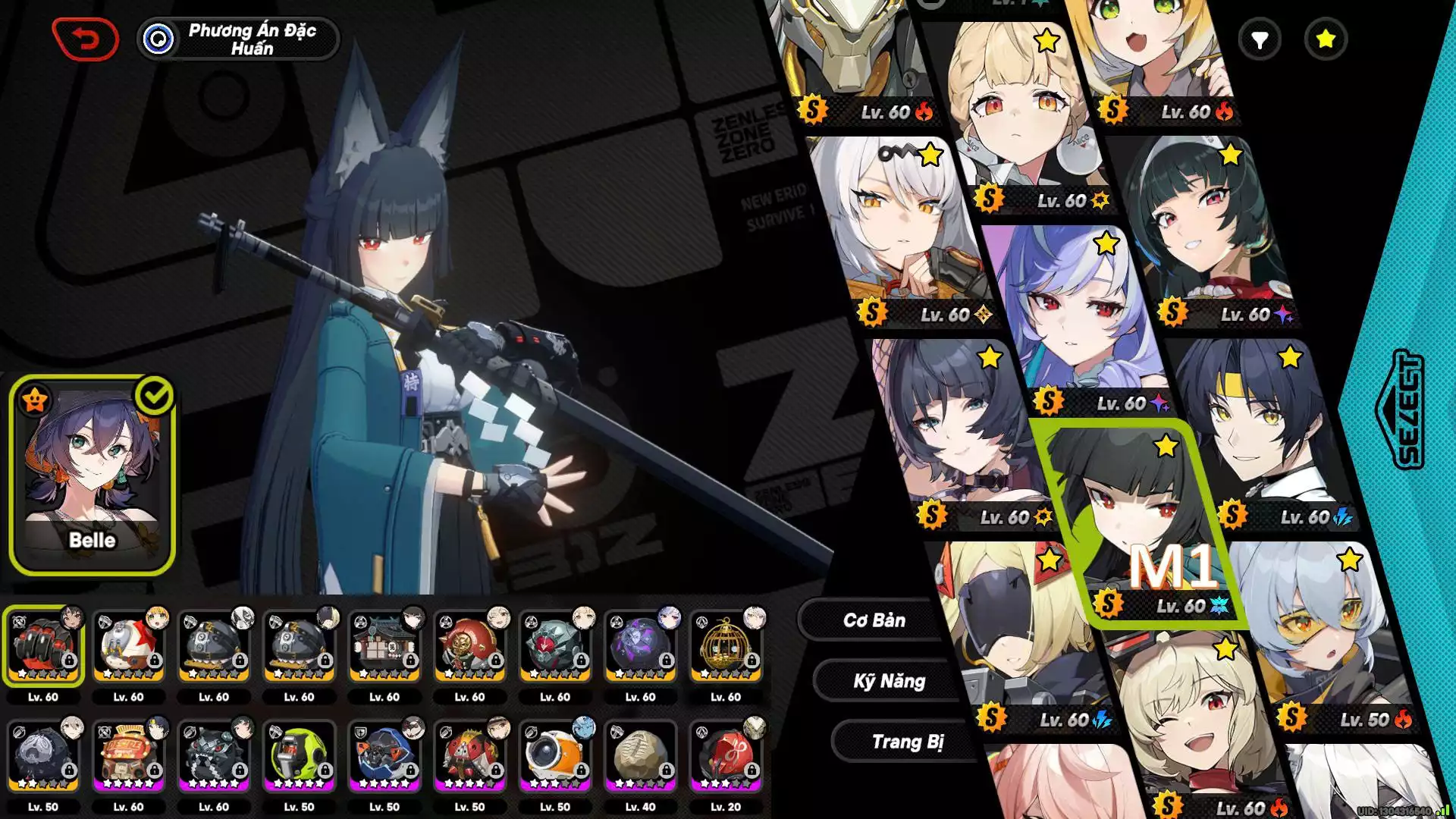Screen dimensions: 1456x819
Task: Switch to the Cơ Bản tab
Action: [874, 620]
